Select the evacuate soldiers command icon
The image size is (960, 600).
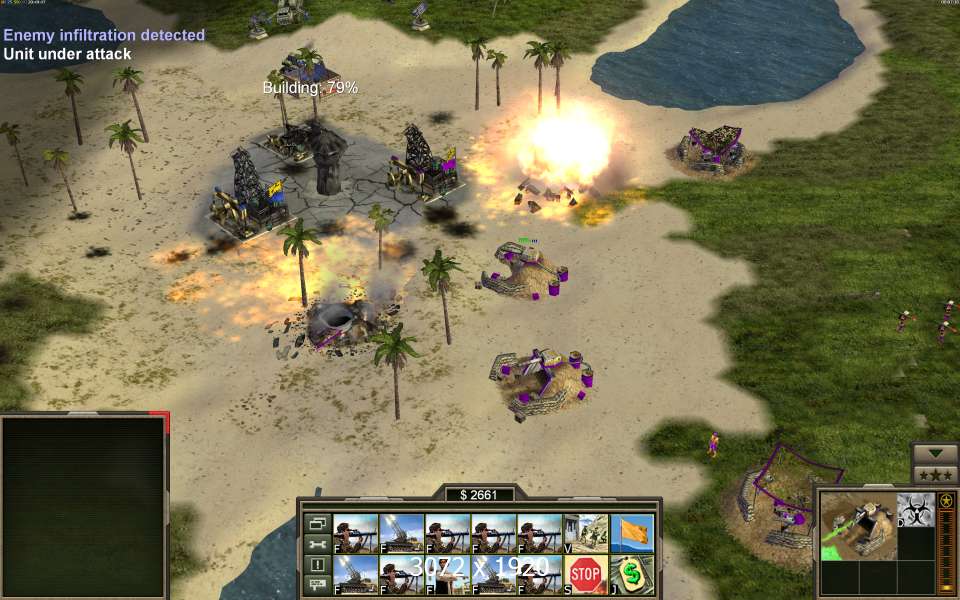click(x=585, y=533)
